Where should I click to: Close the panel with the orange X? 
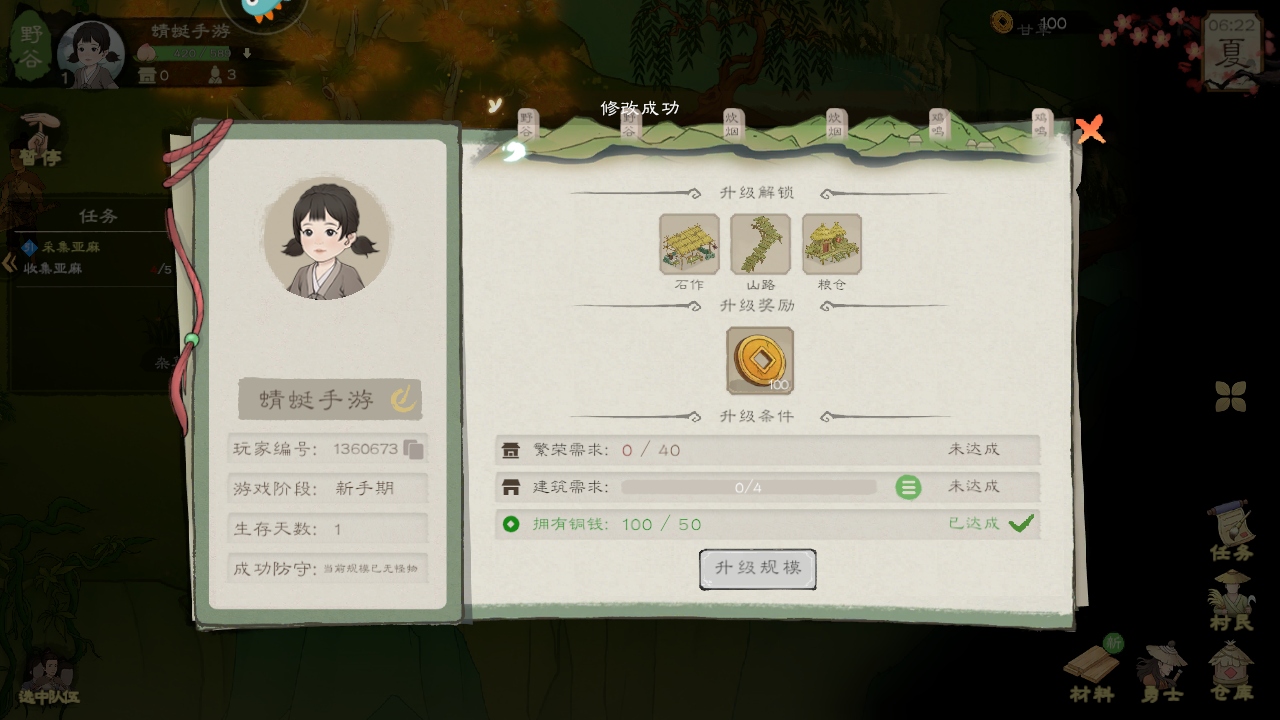(x=1090, y=130)
